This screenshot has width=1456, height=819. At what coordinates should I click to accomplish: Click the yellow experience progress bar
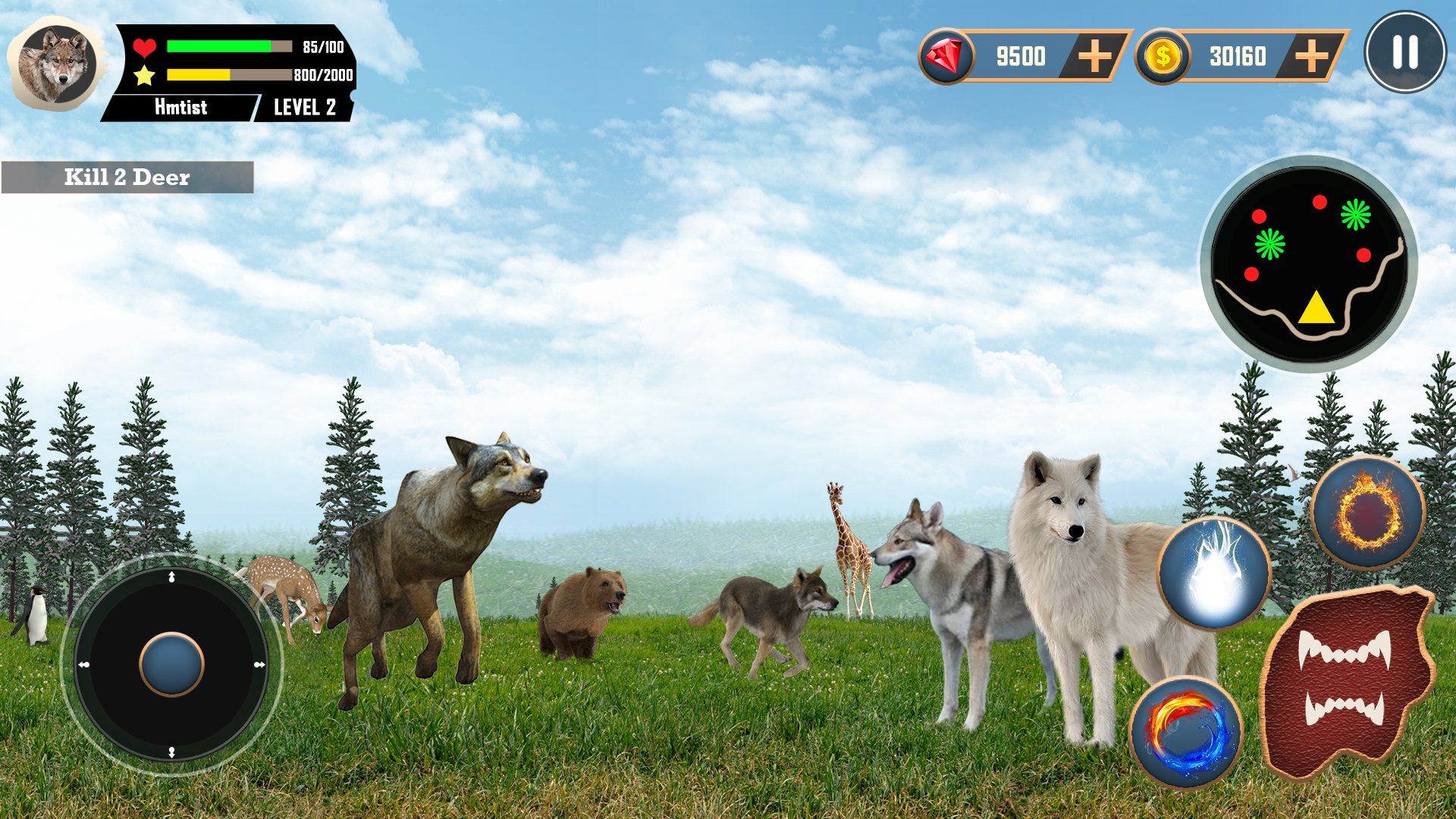click(199, 74)
